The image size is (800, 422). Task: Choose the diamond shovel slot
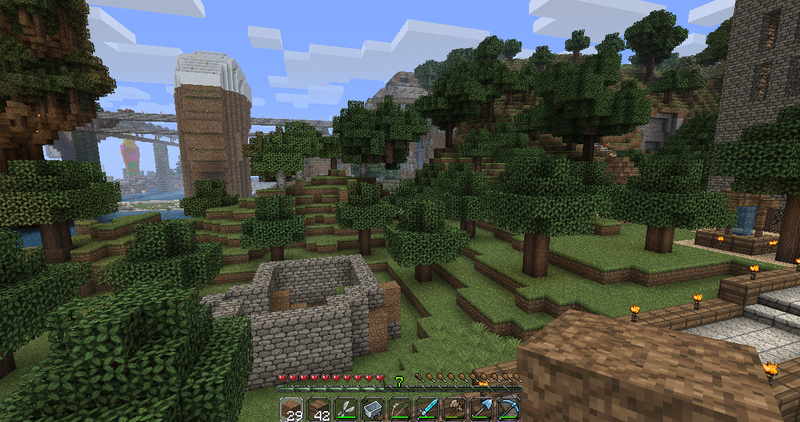click(x=482, y=409)
